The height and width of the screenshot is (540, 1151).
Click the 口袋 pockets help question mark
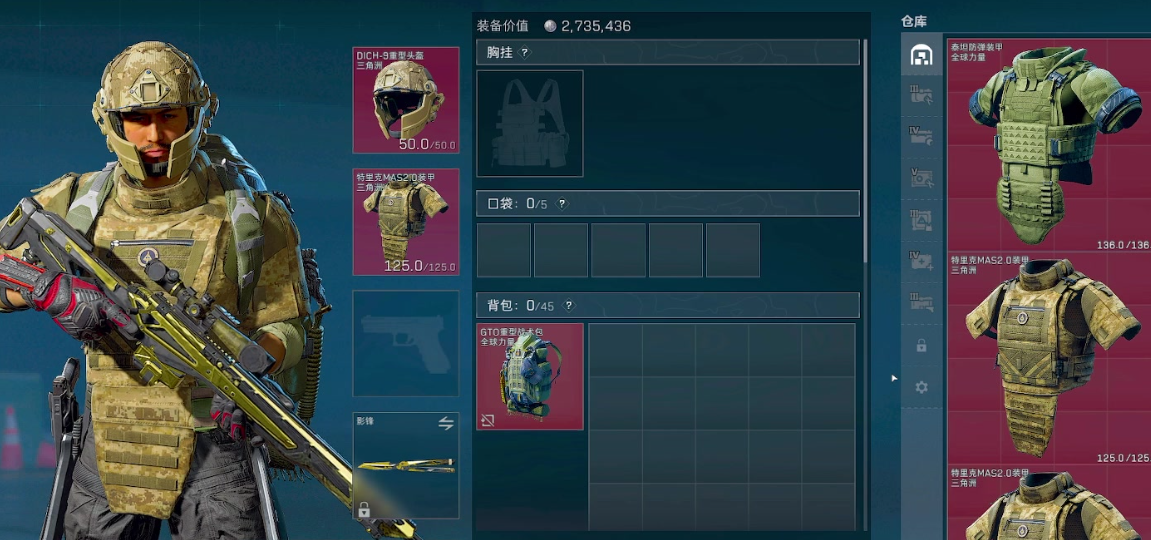click(562, 204)
